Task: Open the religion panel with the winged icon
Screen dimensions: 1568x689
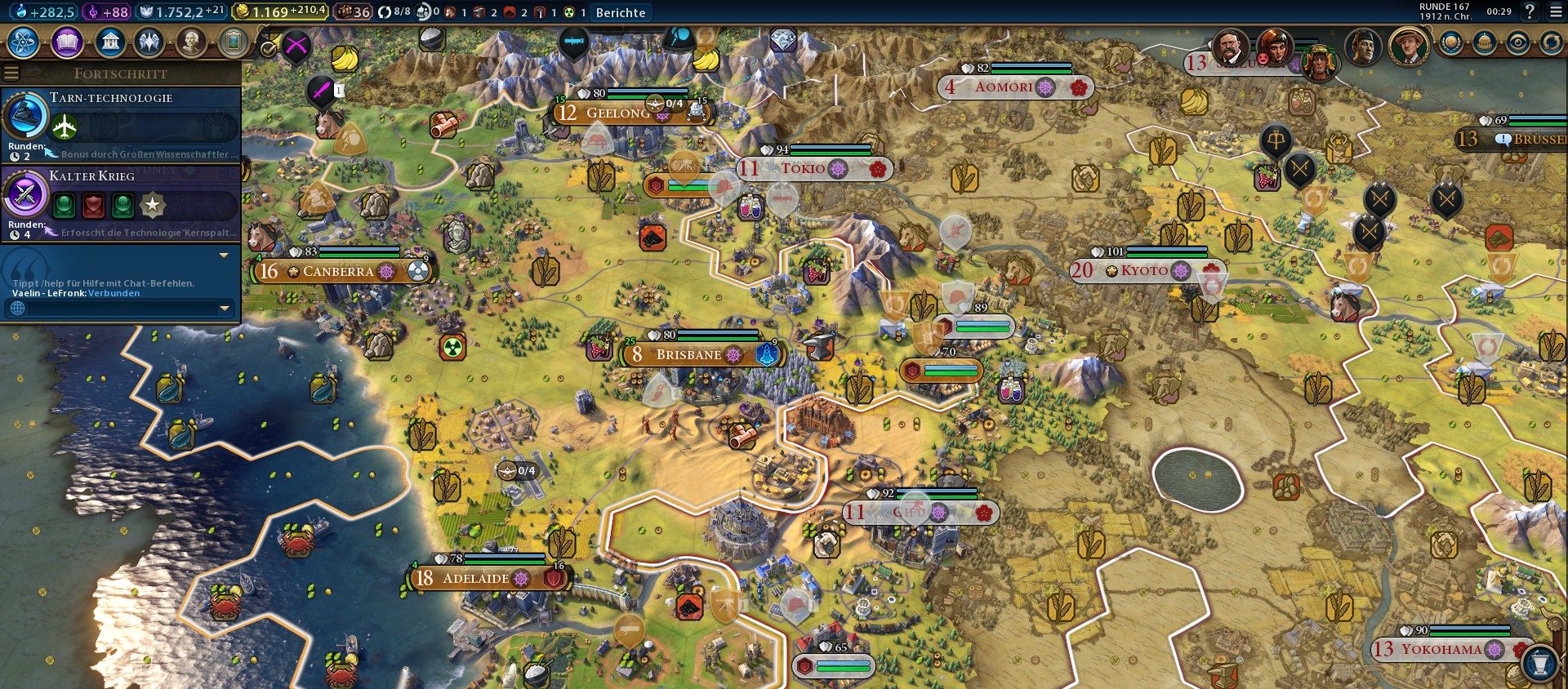Action: pyautogui.click(x=149, y=42)
